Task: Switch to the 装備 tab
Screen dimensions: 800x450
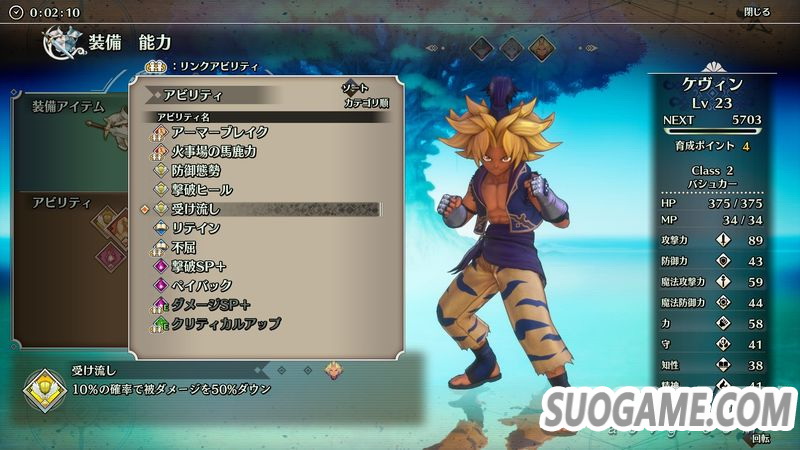Action: pos(106,42)
